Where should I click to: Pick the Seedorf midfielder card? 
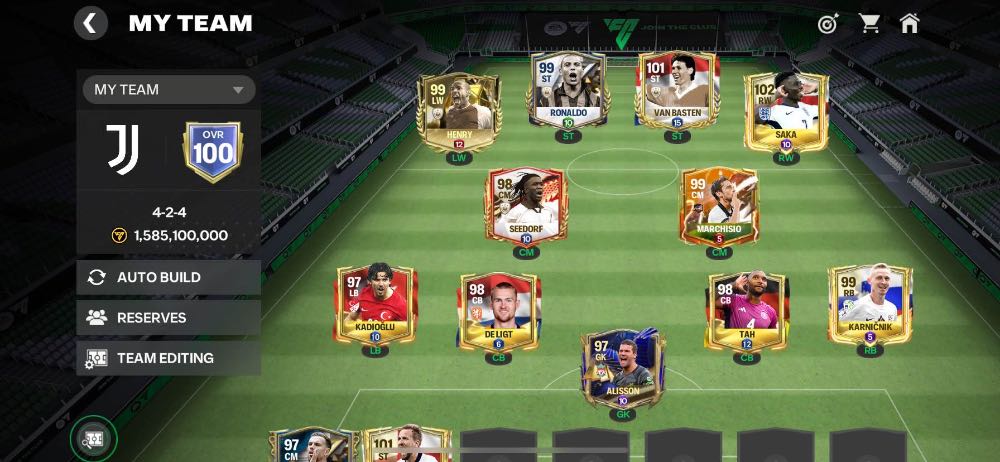click(x=527, y=206)
